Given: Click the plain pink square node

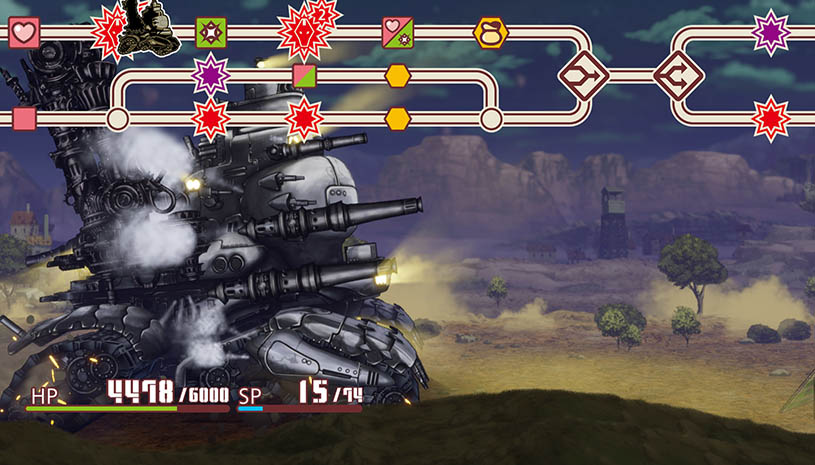Looking at the screenshot, I should tap(24, 120).
